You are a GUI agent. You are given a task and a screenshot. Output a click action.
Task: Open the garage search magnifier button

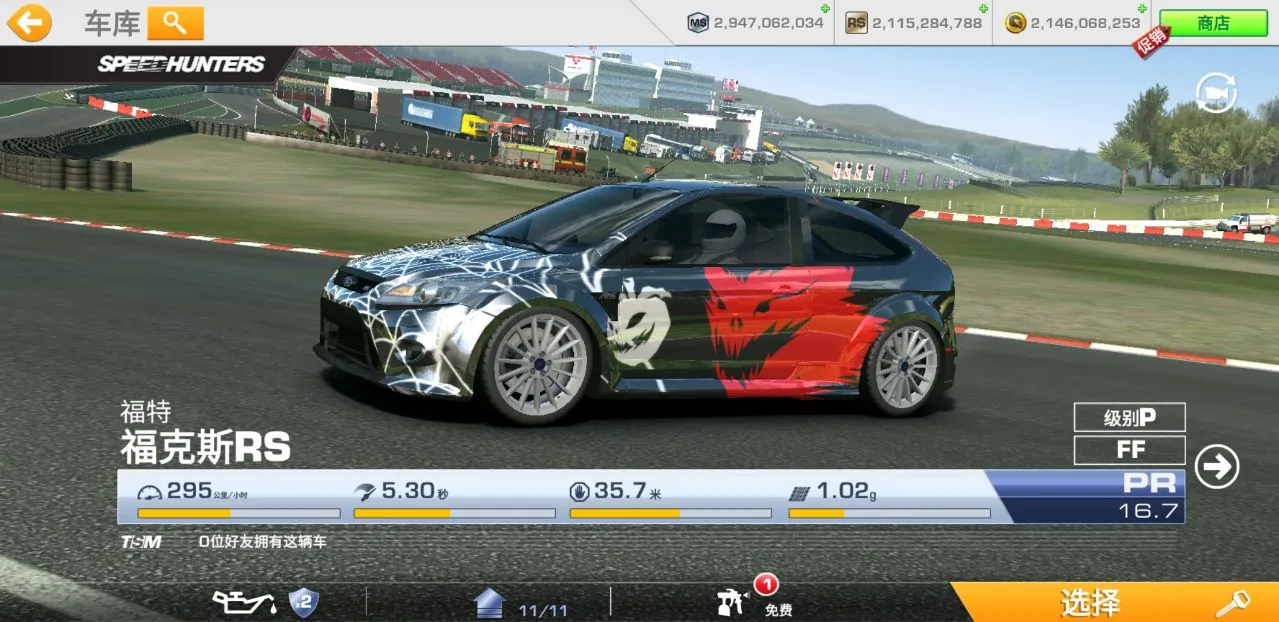(x=175, y=22)
